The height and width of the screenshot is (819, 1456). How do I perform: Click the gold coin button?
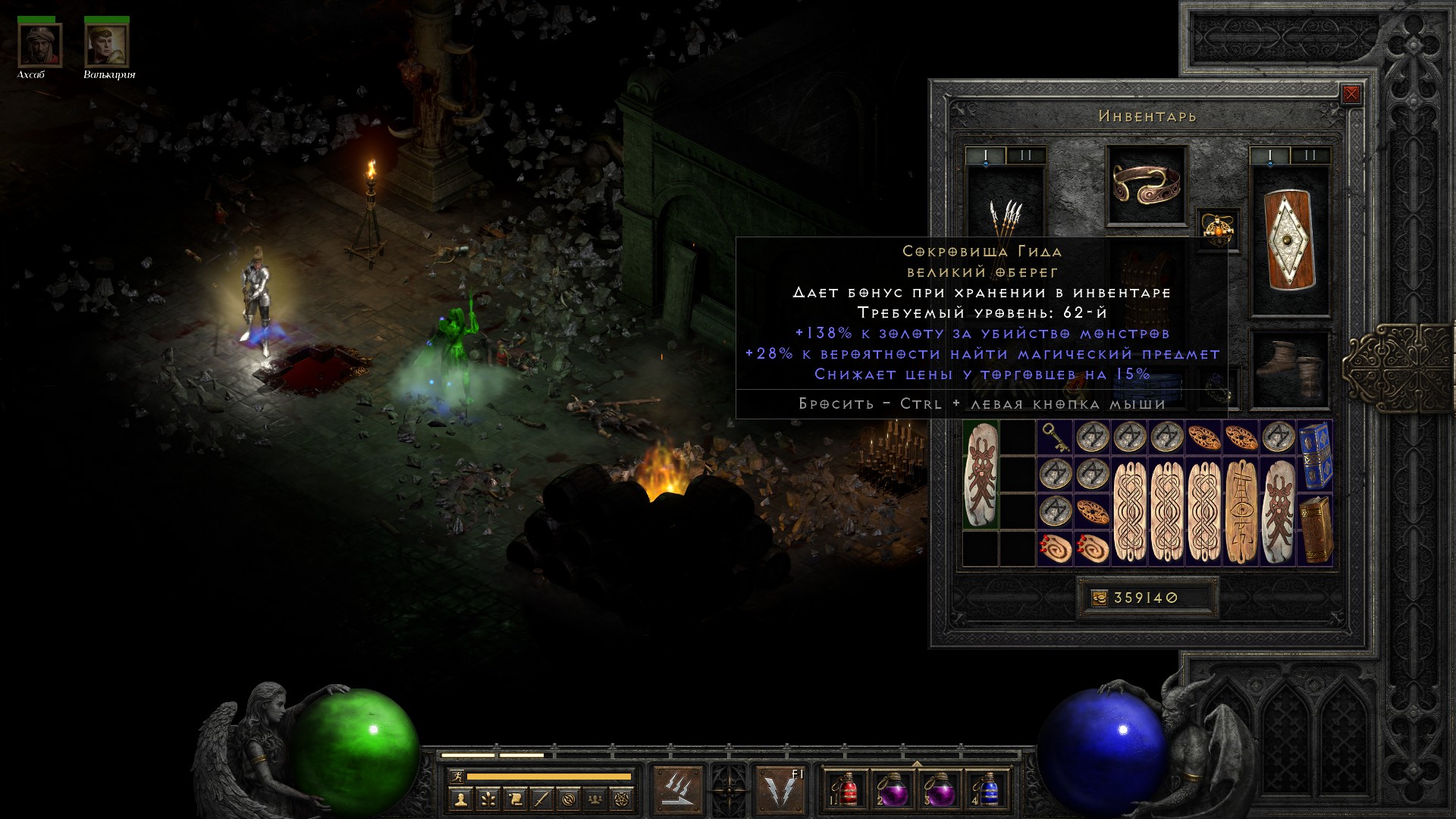click(x=1100, y=598)
